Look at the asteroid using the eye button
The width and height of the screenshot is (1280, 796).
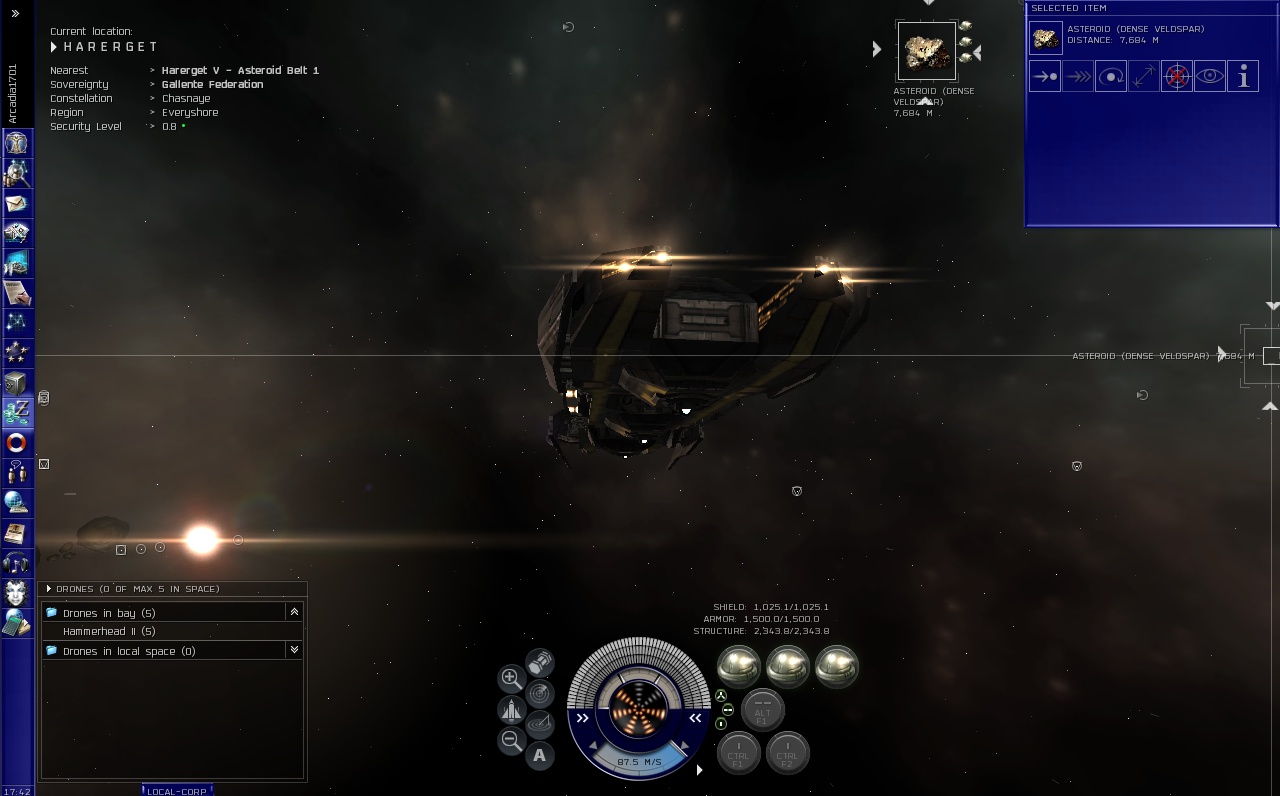point(1210,76)
